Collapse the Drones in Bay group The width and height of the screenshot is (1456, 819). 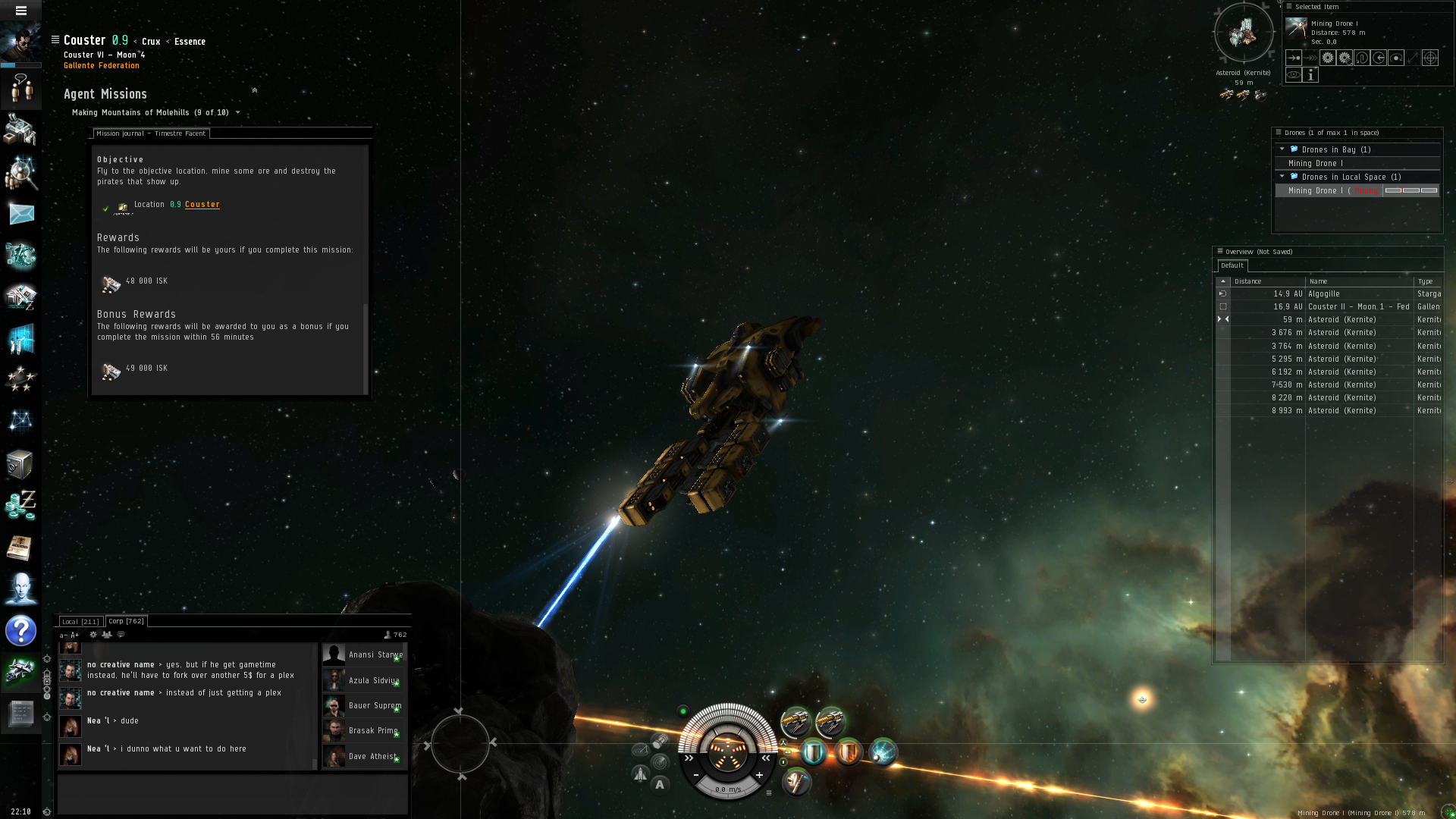click(x=1282, y=149)
